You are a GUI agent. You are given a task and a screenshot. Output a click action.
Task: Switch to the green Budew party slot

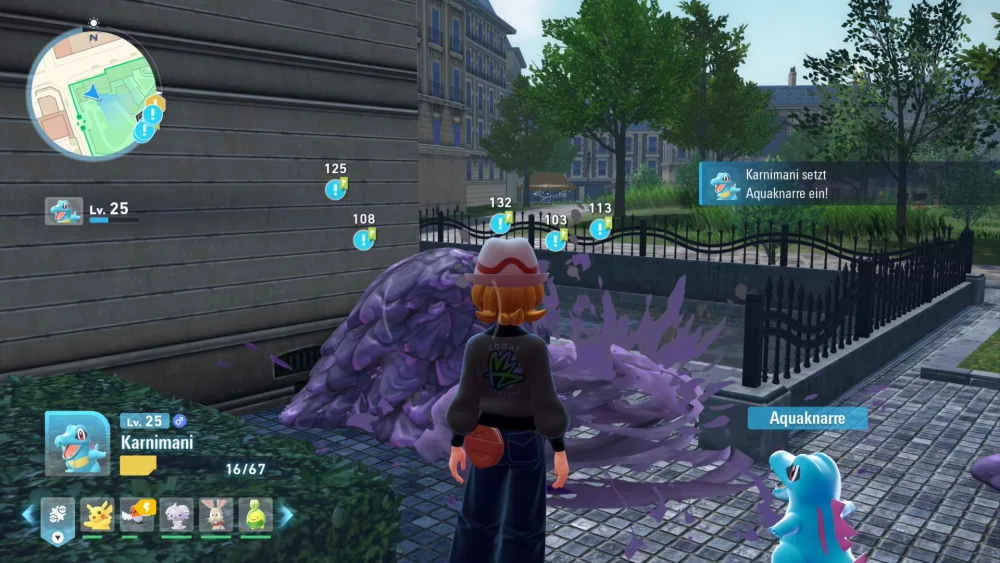pyautogui.click(x=255, y=515)
